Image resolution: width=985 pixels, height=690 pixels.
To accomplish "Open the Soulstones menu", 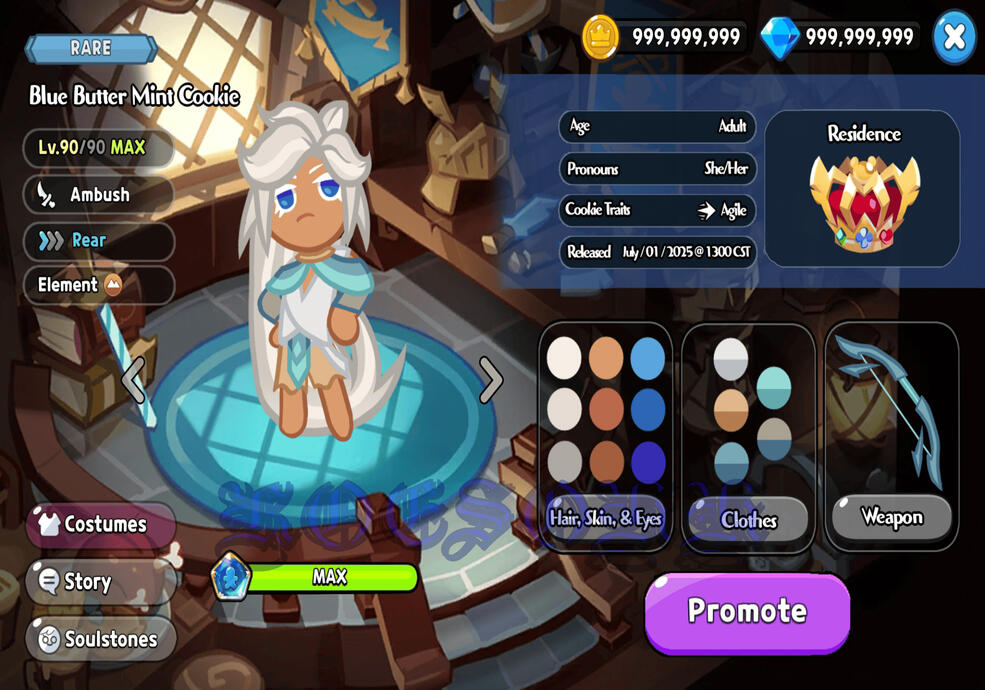I will click(x=101, y=639).
